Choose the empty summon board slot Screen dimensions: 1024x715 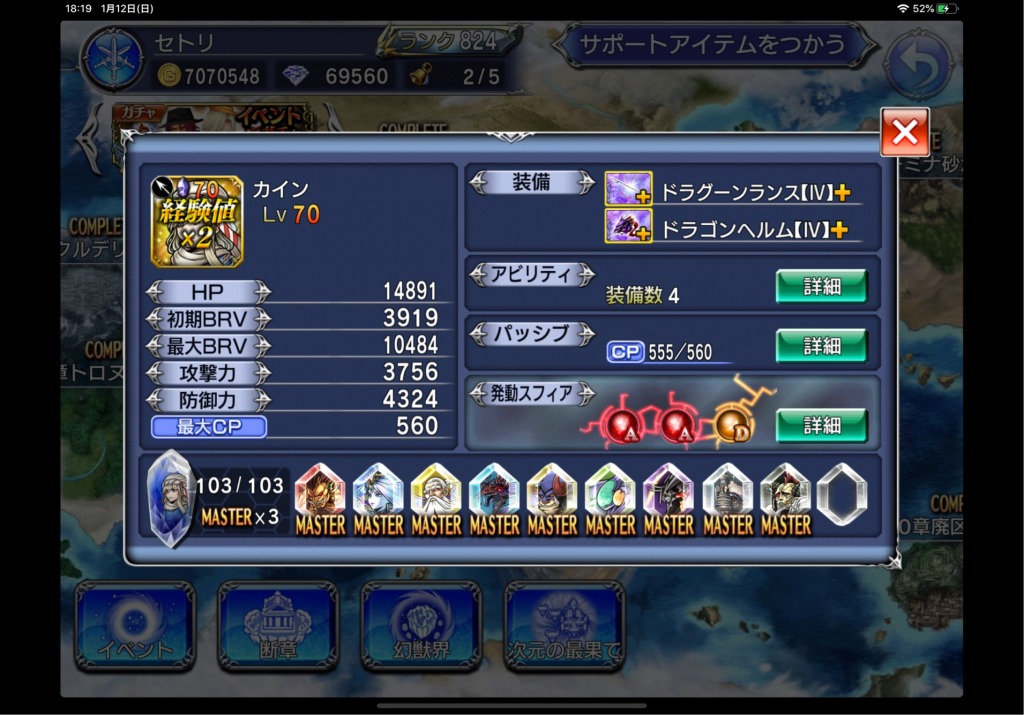point(841,494)
